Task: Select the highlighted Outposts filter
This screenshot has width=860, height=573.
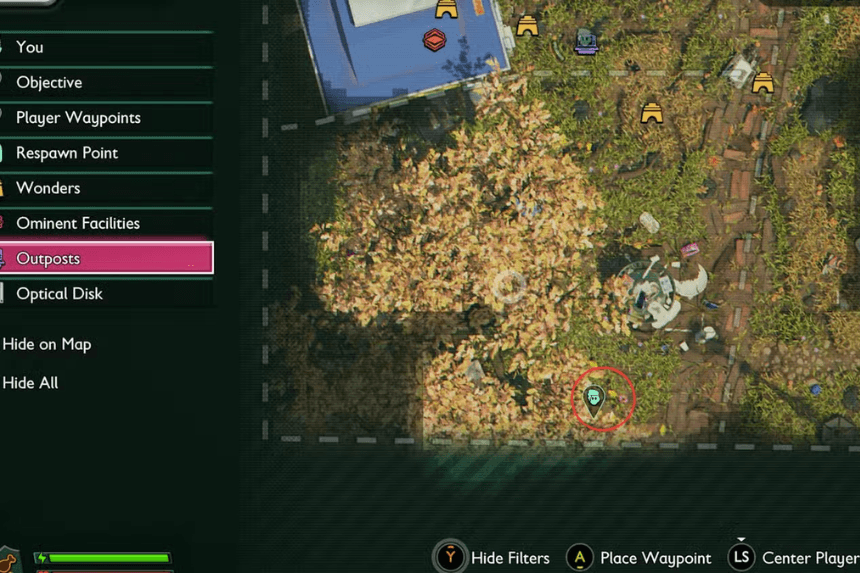Action: (x=105, y=258)
